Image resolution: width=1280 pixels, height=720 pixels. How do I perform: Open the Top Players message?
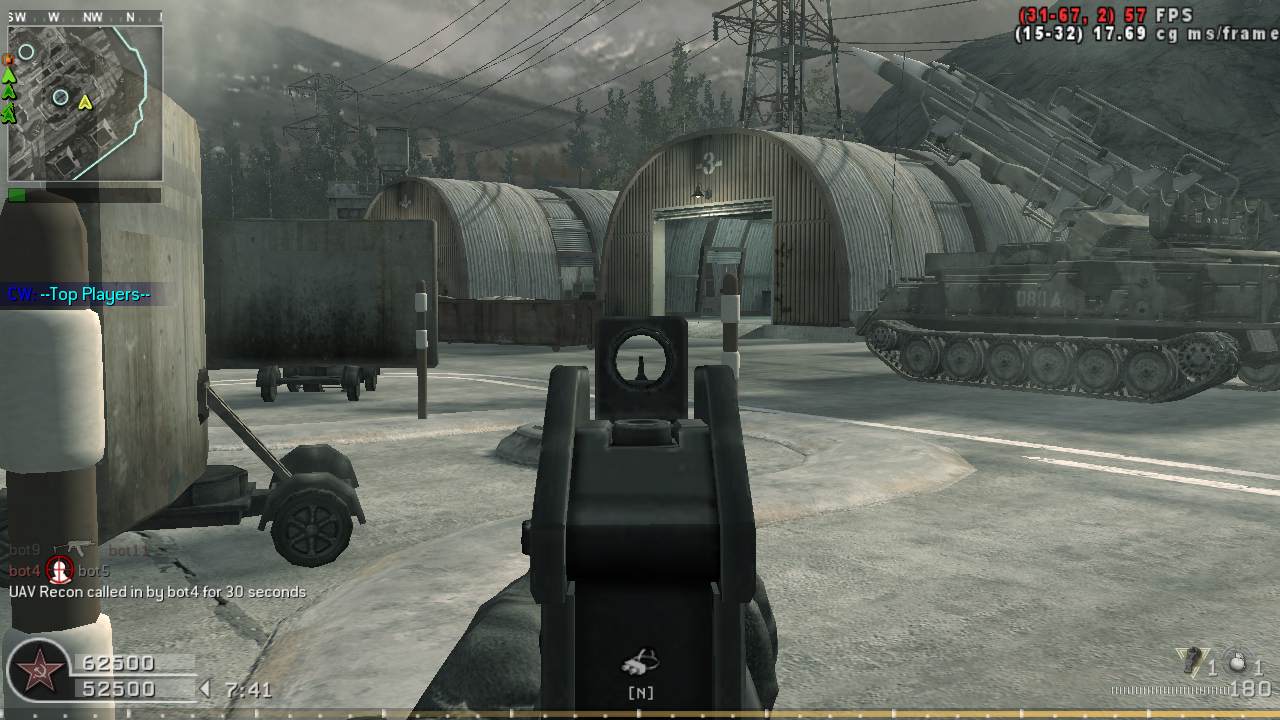(80, 294)
